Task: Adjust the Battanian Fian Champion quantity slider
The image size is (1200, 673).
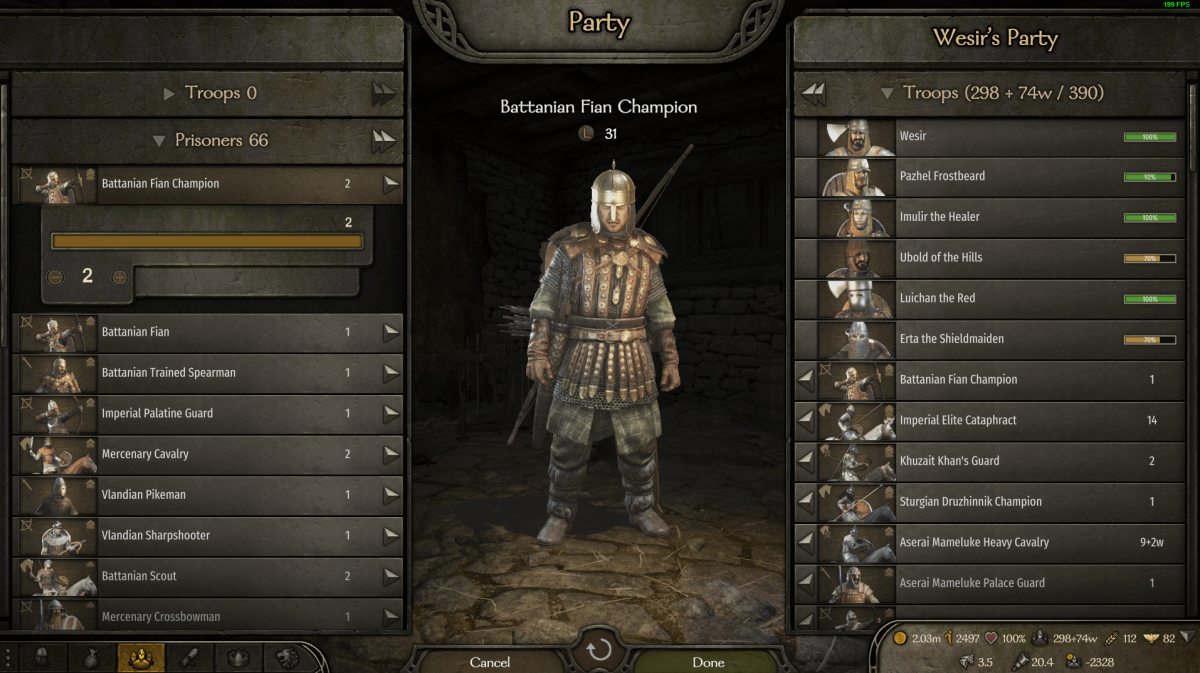Action: 207,241
